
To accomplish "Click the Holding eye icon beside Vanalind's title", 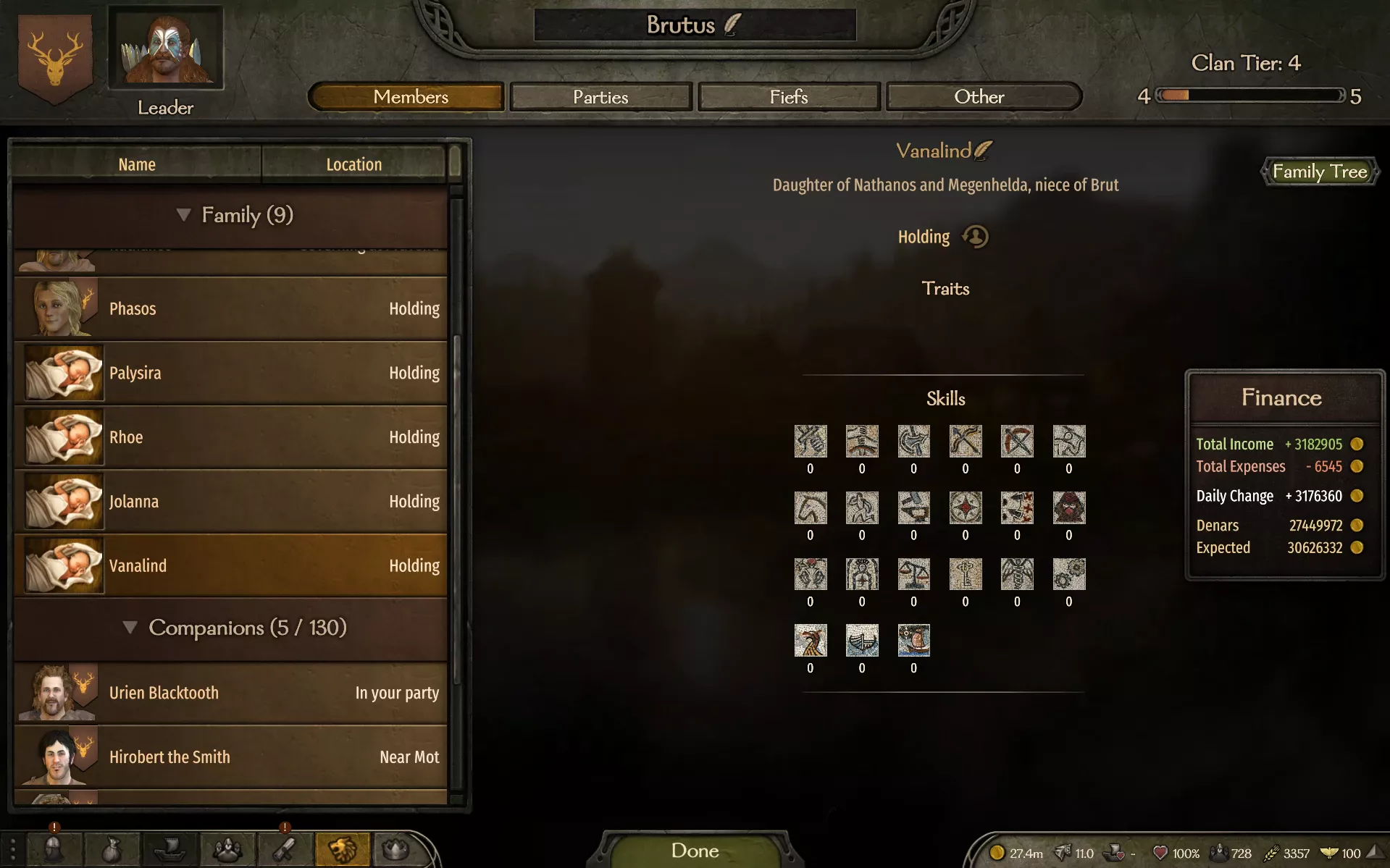I will (x=975, y=237).
